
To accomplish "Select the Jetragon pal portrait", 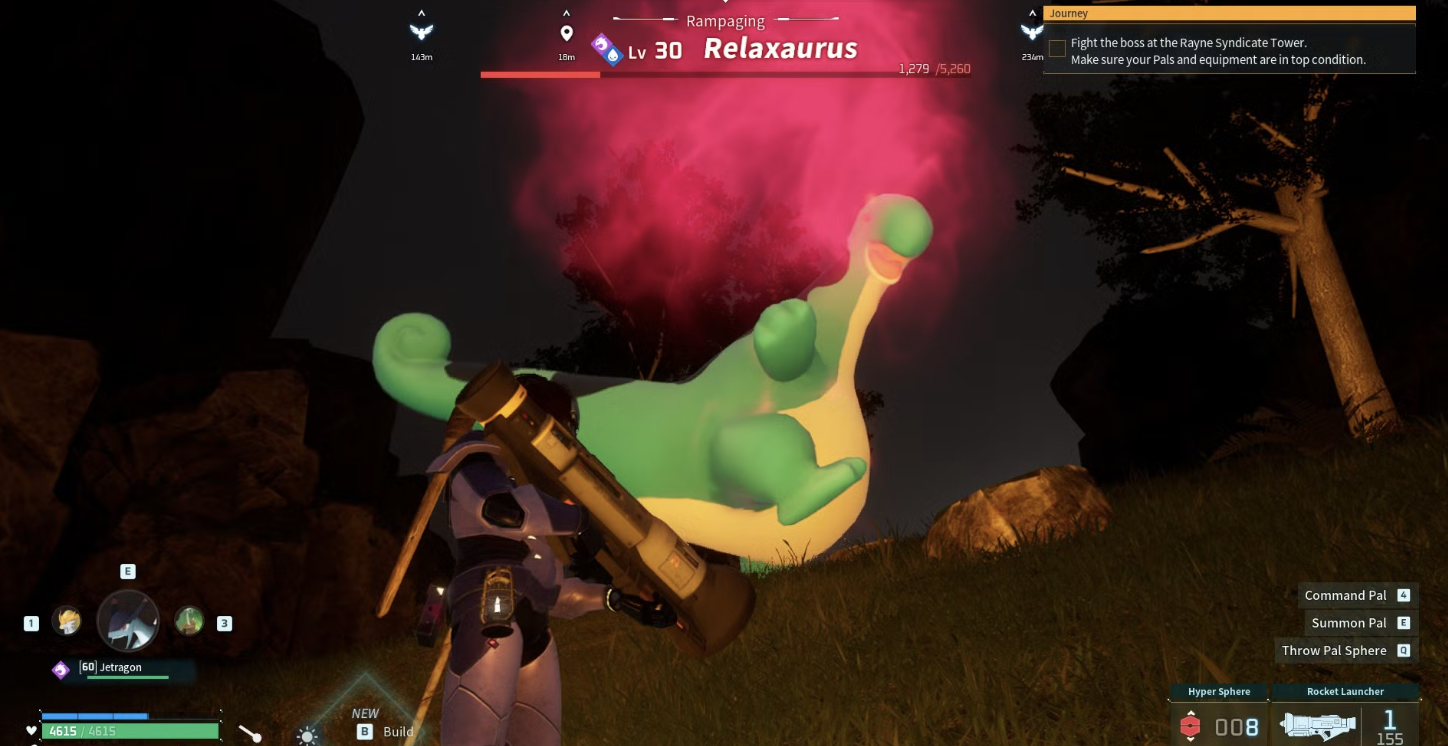I will click(128, 621).
